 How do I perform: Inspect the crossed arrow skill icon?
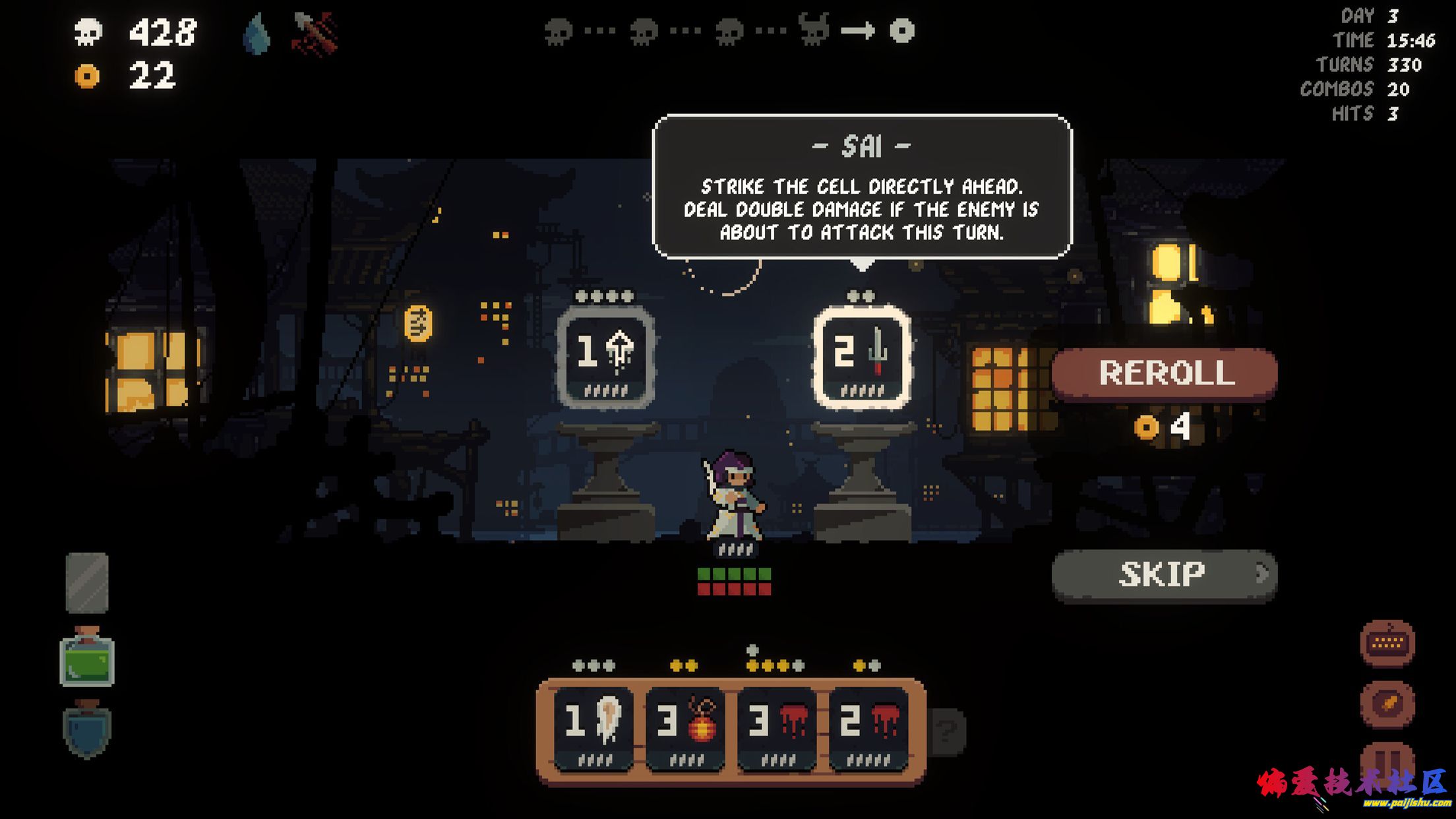315,33
